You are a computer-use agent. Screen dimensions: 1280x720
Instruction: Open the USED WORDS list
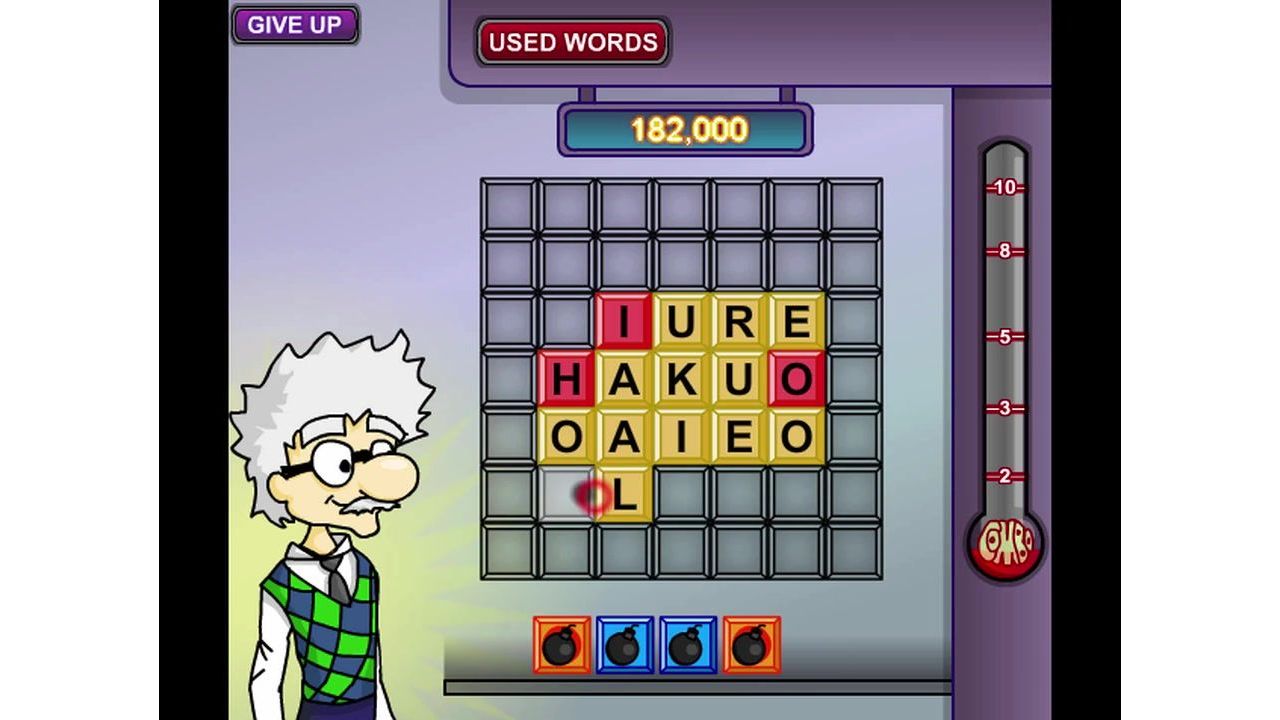click(572, 41)
